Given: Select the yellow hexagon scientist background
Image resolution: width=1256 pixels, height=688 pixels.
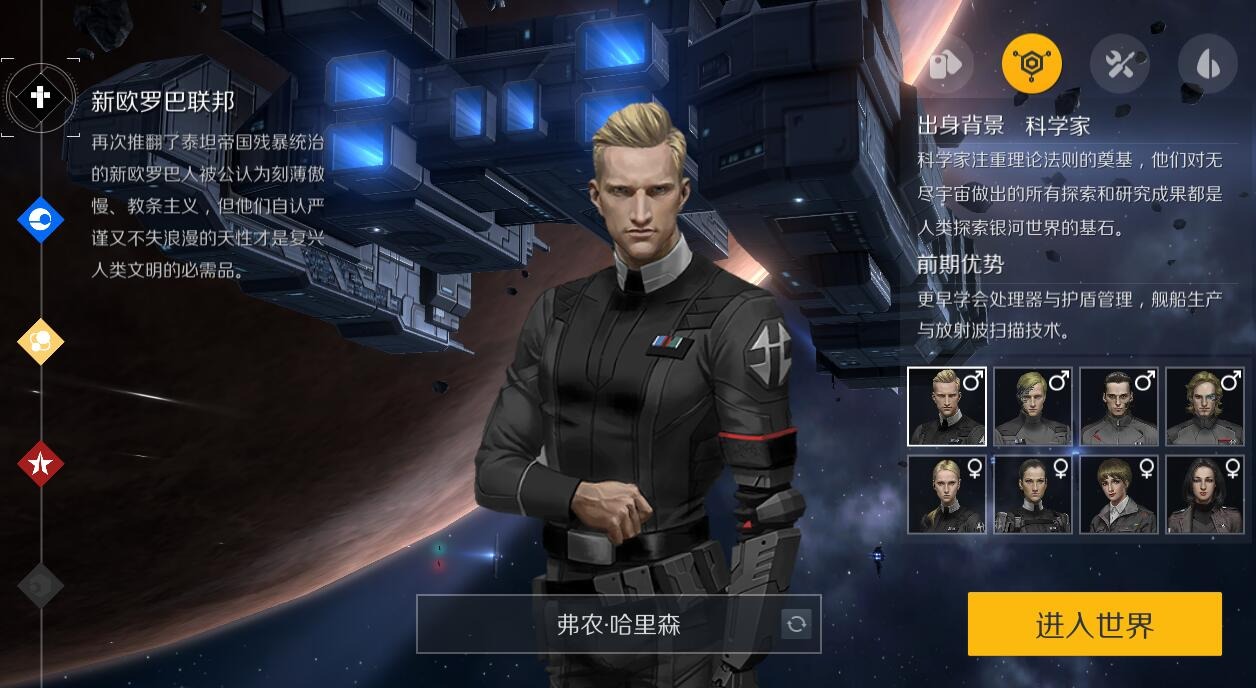Looking at the screenshot, I should pos(1031,65).
